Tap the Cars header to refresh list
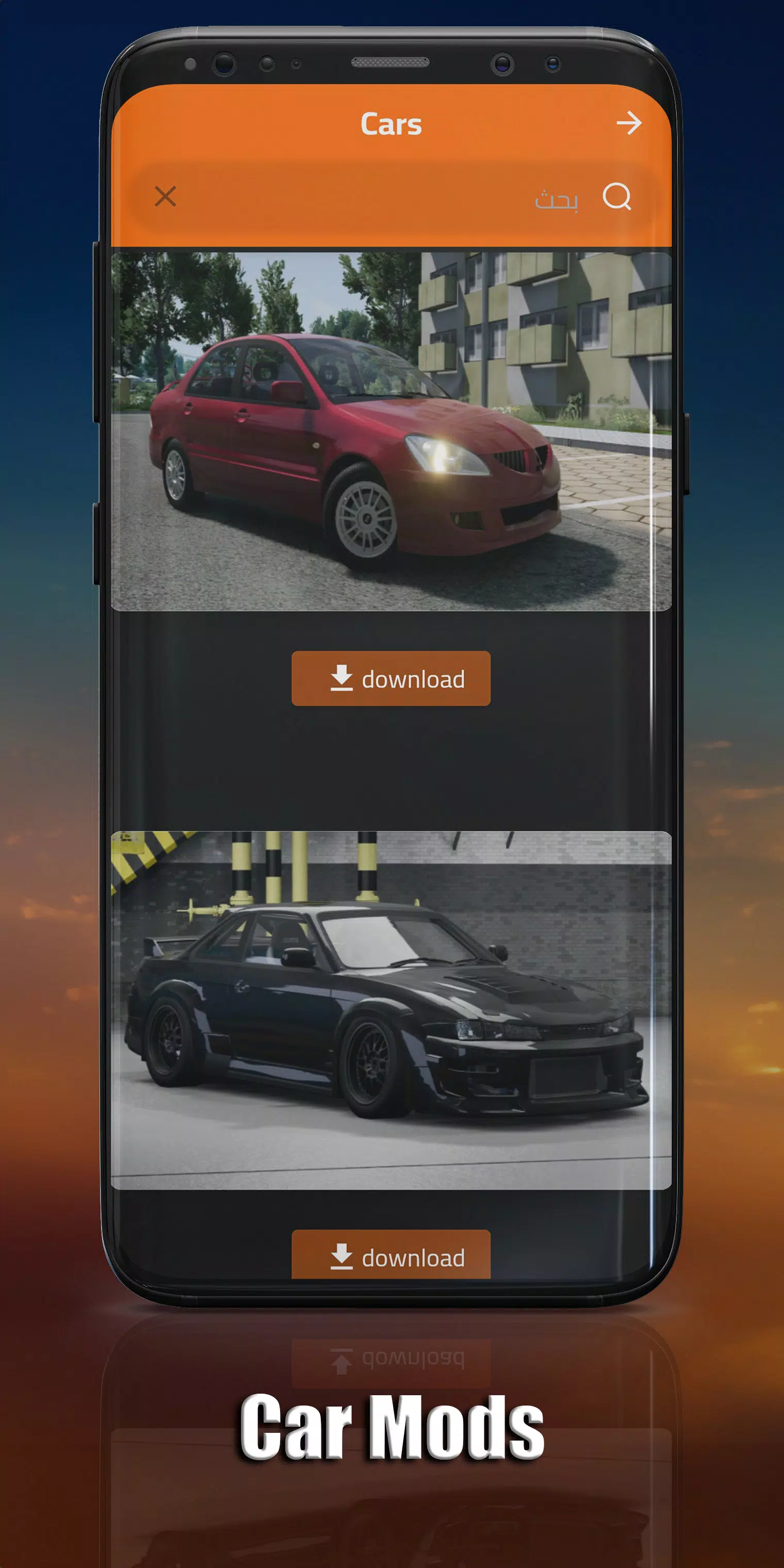784x1568 pixels. coord(391,124)
